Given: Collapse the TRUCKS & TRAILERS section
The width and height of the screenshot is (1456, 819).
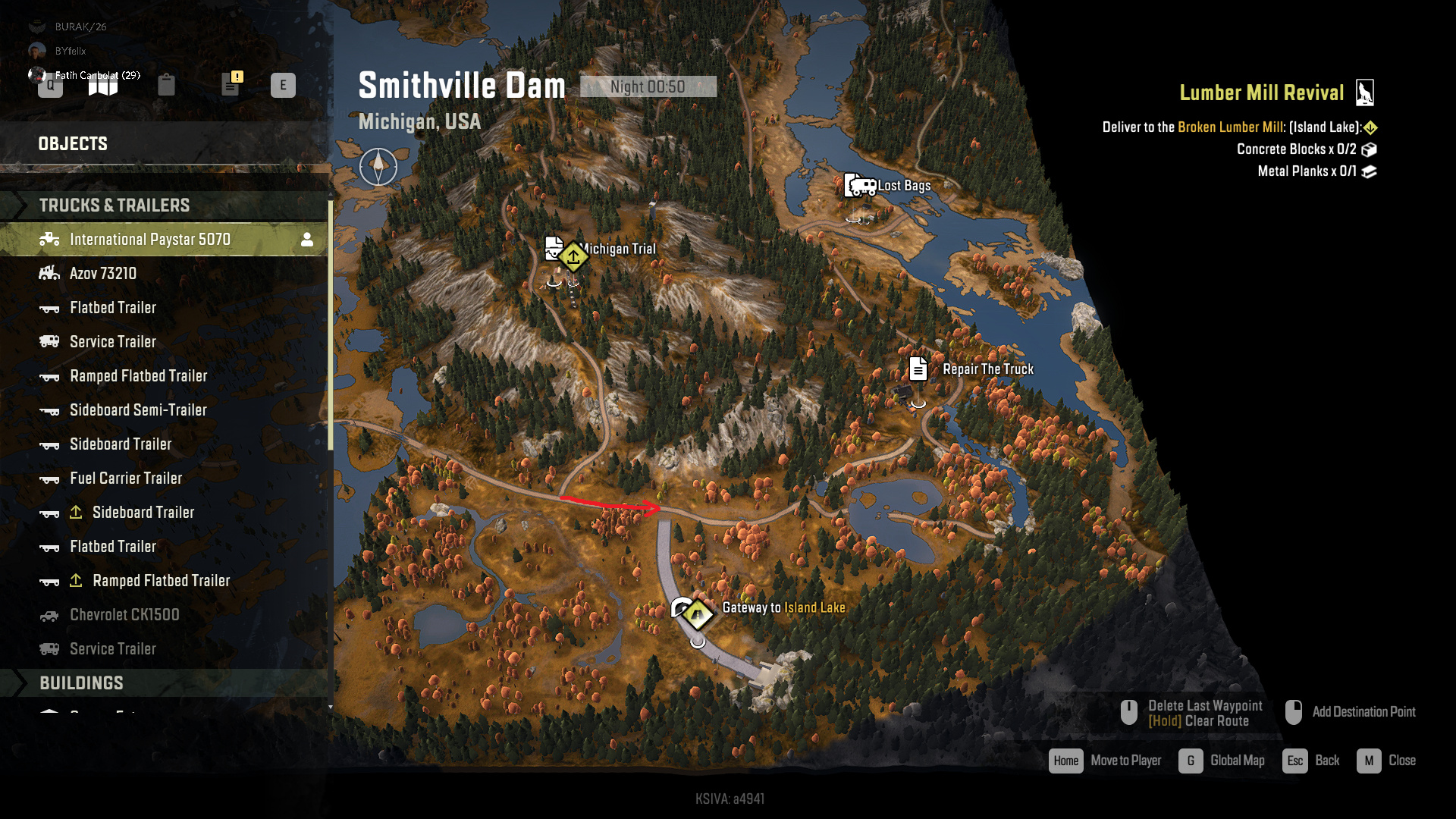Looking at the screenshot, I should pos(114,205).
